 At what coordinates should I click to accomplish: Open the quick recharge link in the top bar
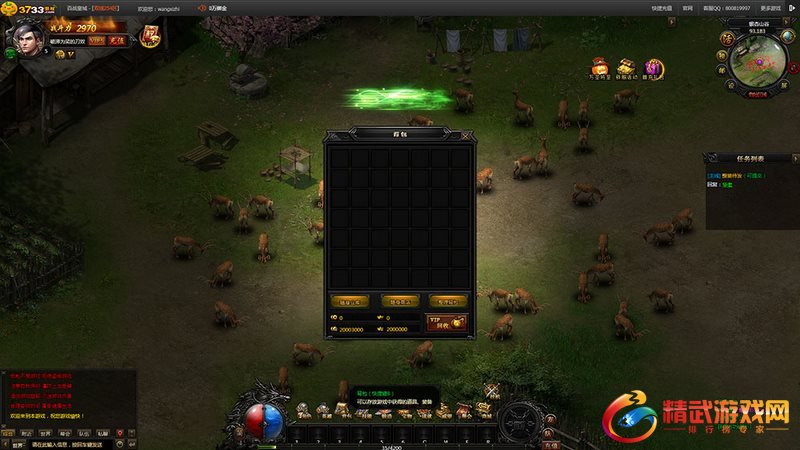(x=660, y=7)
